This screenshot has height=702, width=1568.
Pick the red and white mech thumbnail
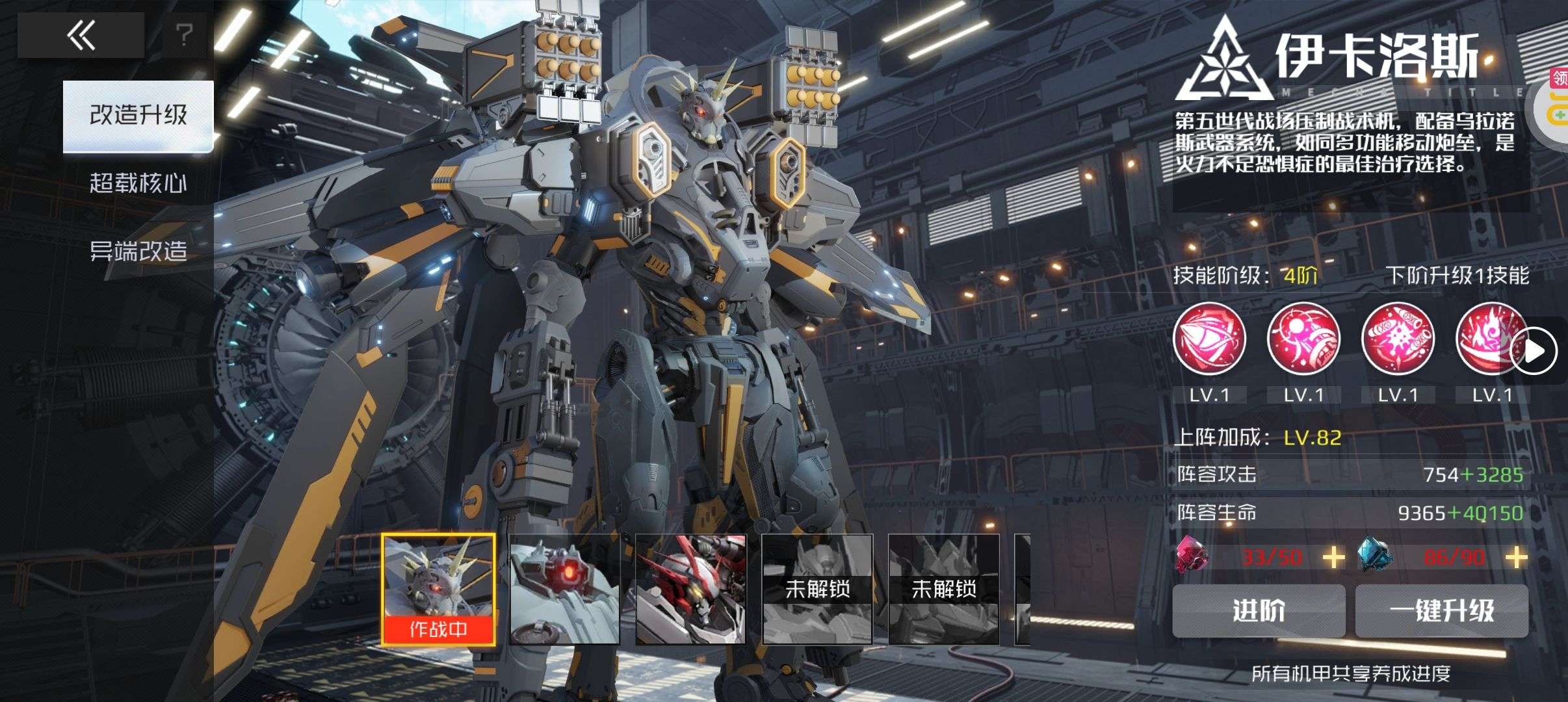click(x=690, y=589)
